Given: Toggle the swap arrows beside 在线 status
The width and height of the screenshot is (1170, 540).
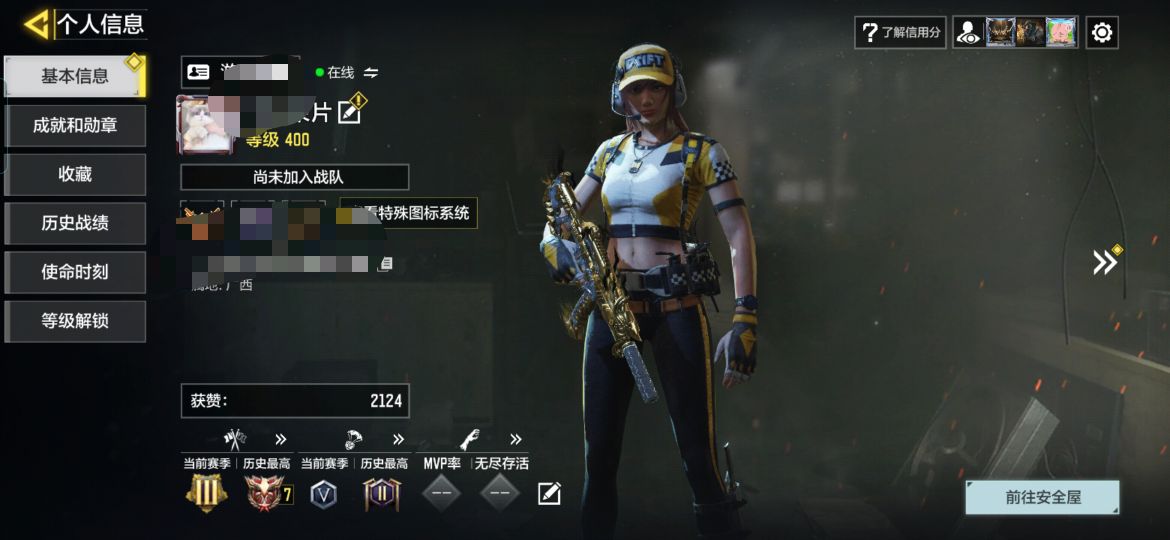Looking at the screenshot, I should point(371,72).
